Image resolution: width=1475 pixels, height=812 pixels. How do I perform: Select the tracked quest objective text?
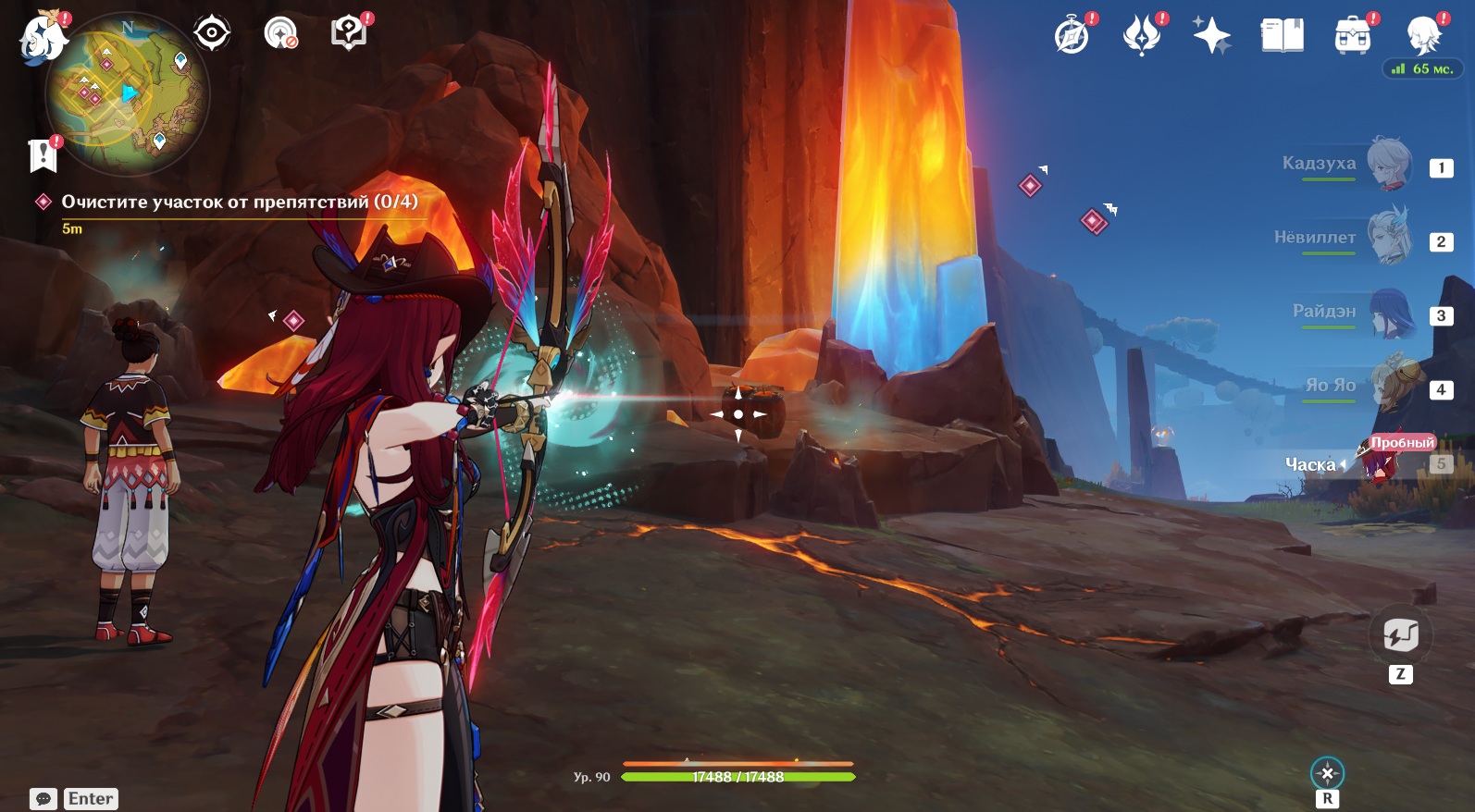point(239,202)
